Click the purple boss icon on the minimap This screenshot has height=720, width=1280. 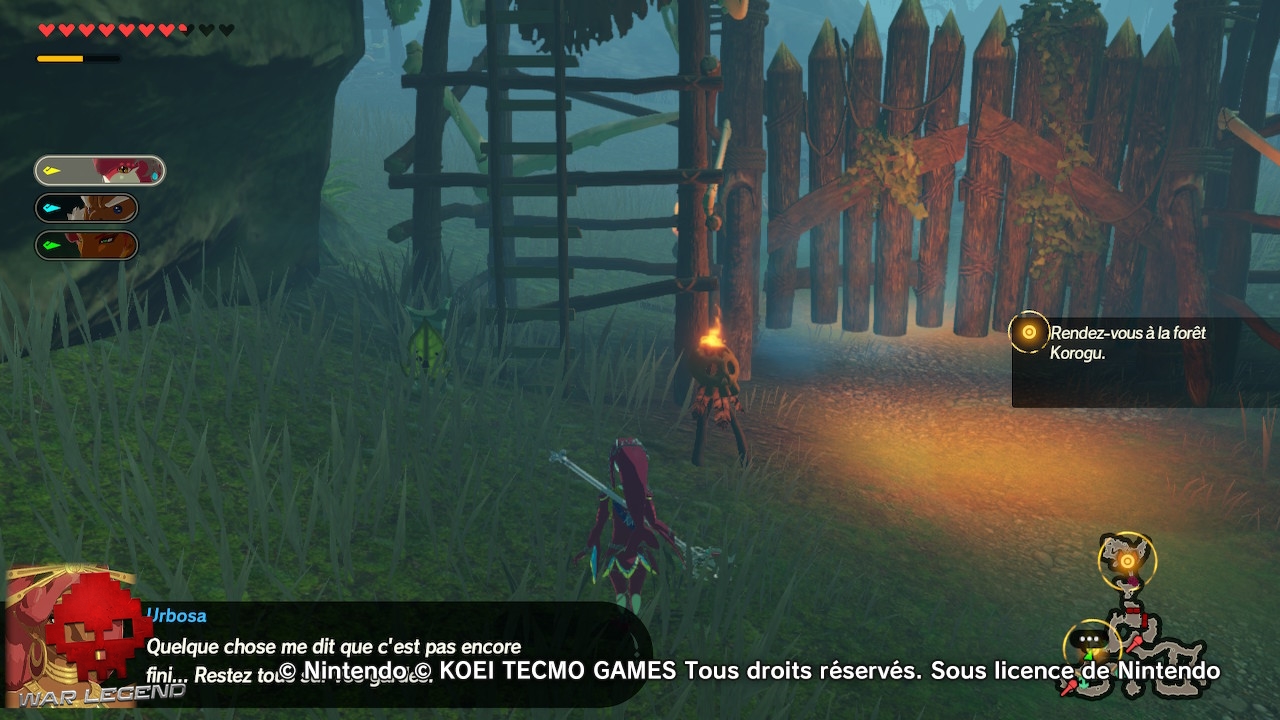click(1134, 581)
